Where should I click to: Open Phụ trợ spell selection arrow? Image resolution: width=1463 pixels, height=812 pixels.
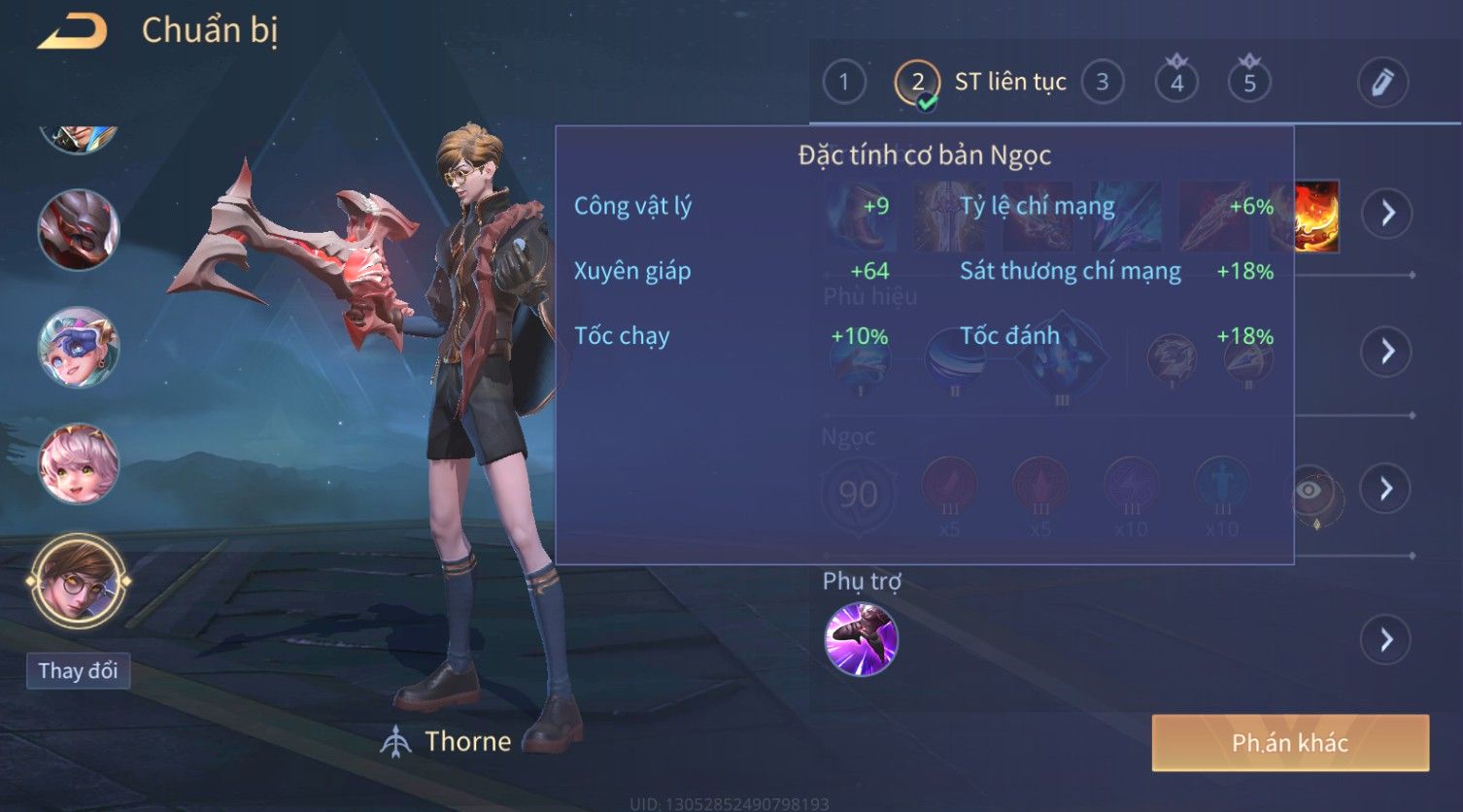click(1386, 640)
